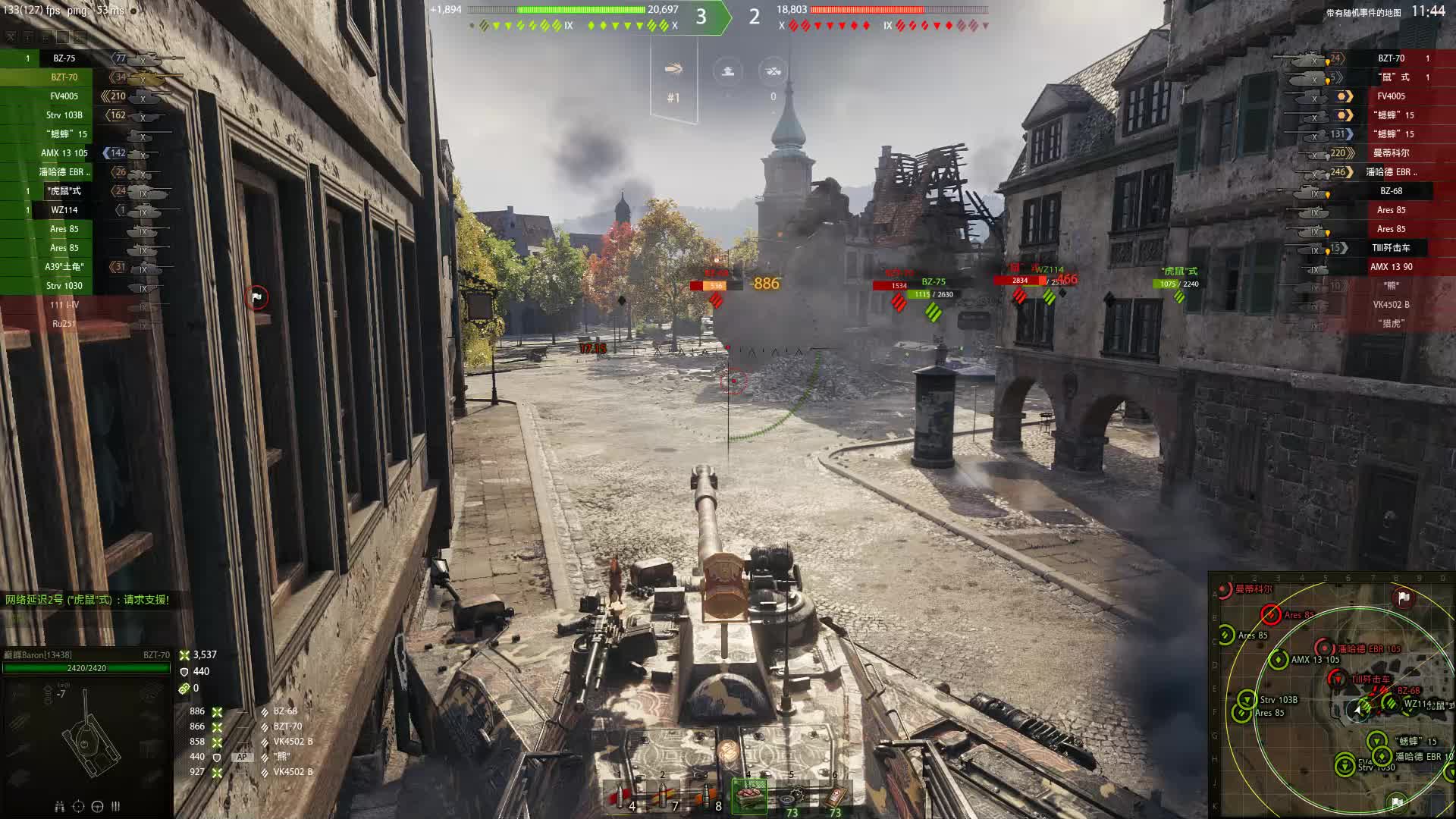Choose the third shell with 8 rounds
Image resolution: width=1456 pixels, height=819 pixels.
pyautogui.click(x=708, y=795)
